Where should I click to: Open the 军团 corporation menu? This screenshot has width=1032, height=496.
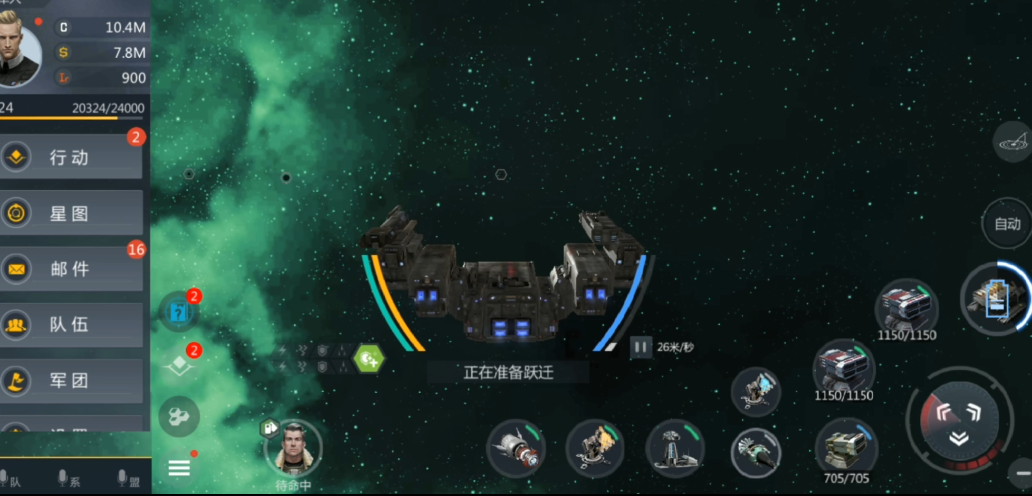pos(70,380)
